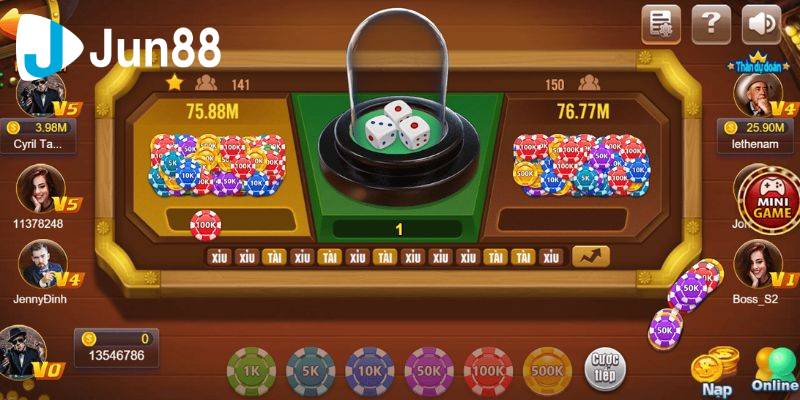View lethenam player avatar
Image resolution: width=800 pixels, height=400 pixels.
(757, 97)
